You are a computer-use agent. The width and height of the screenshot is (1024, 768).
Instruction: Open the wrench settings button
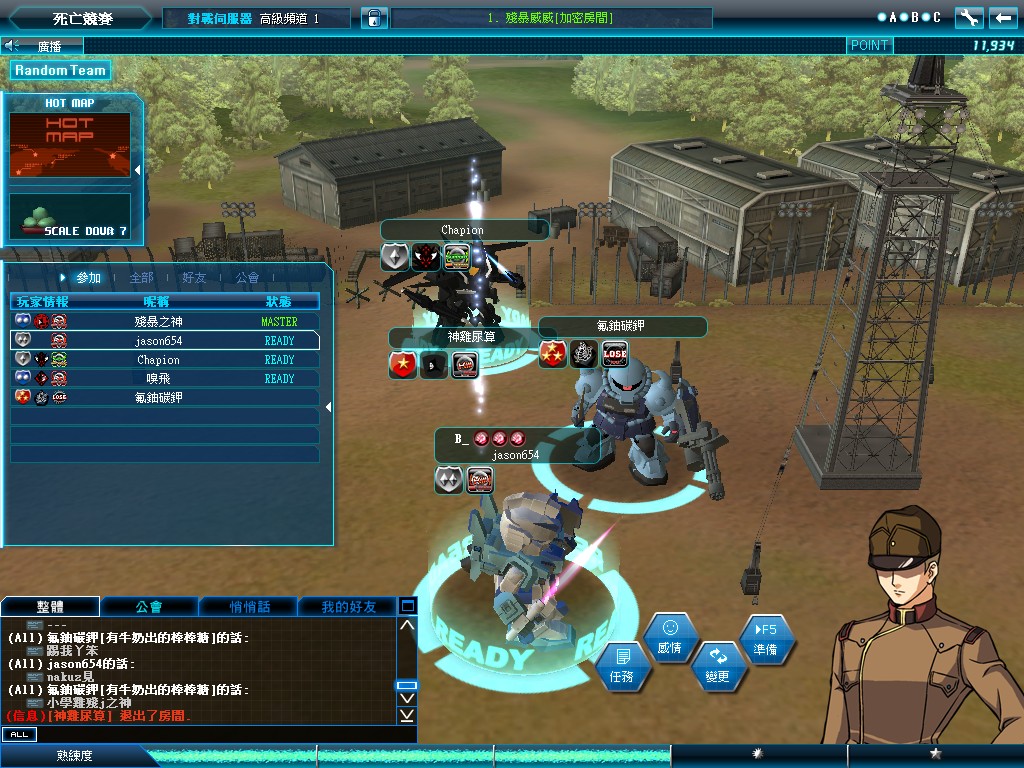pyautogui.click(x=969, y=18)
